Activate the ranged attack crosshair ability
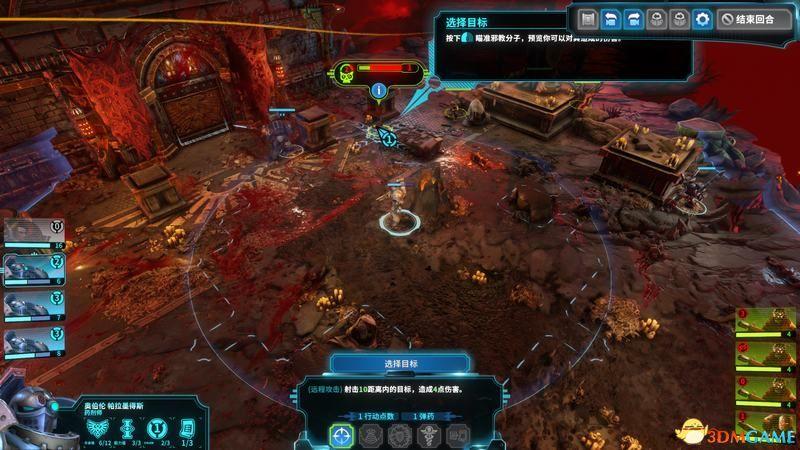 click(x=343, y=436)
